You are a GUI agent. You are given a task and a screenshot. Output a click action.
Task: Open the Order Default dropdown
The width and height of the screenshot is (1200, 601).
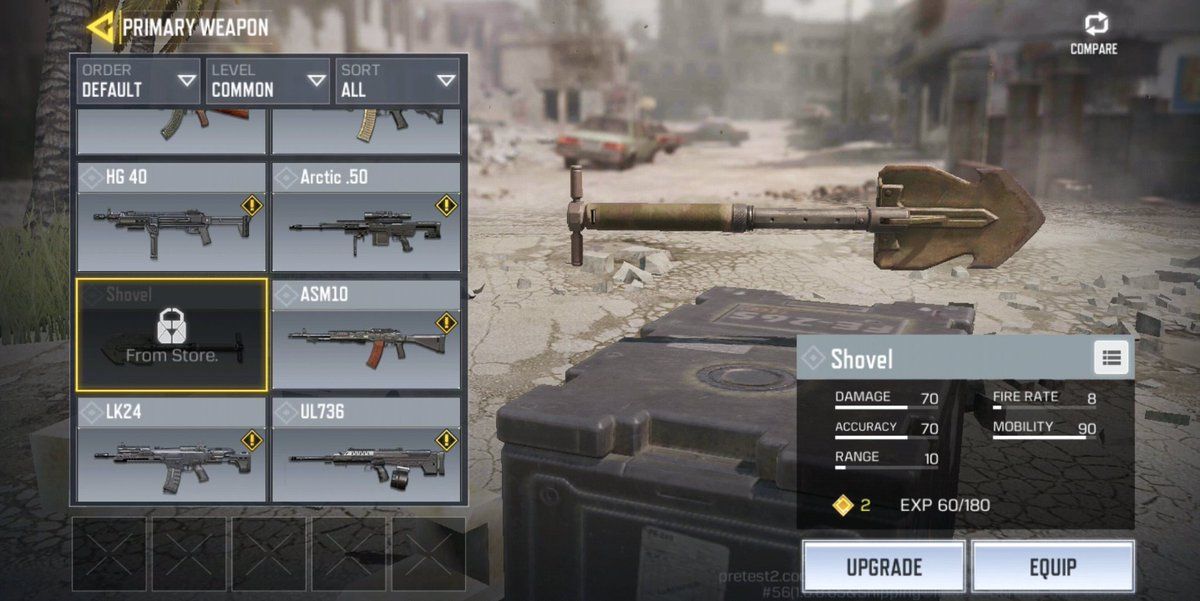click(139, 81)
